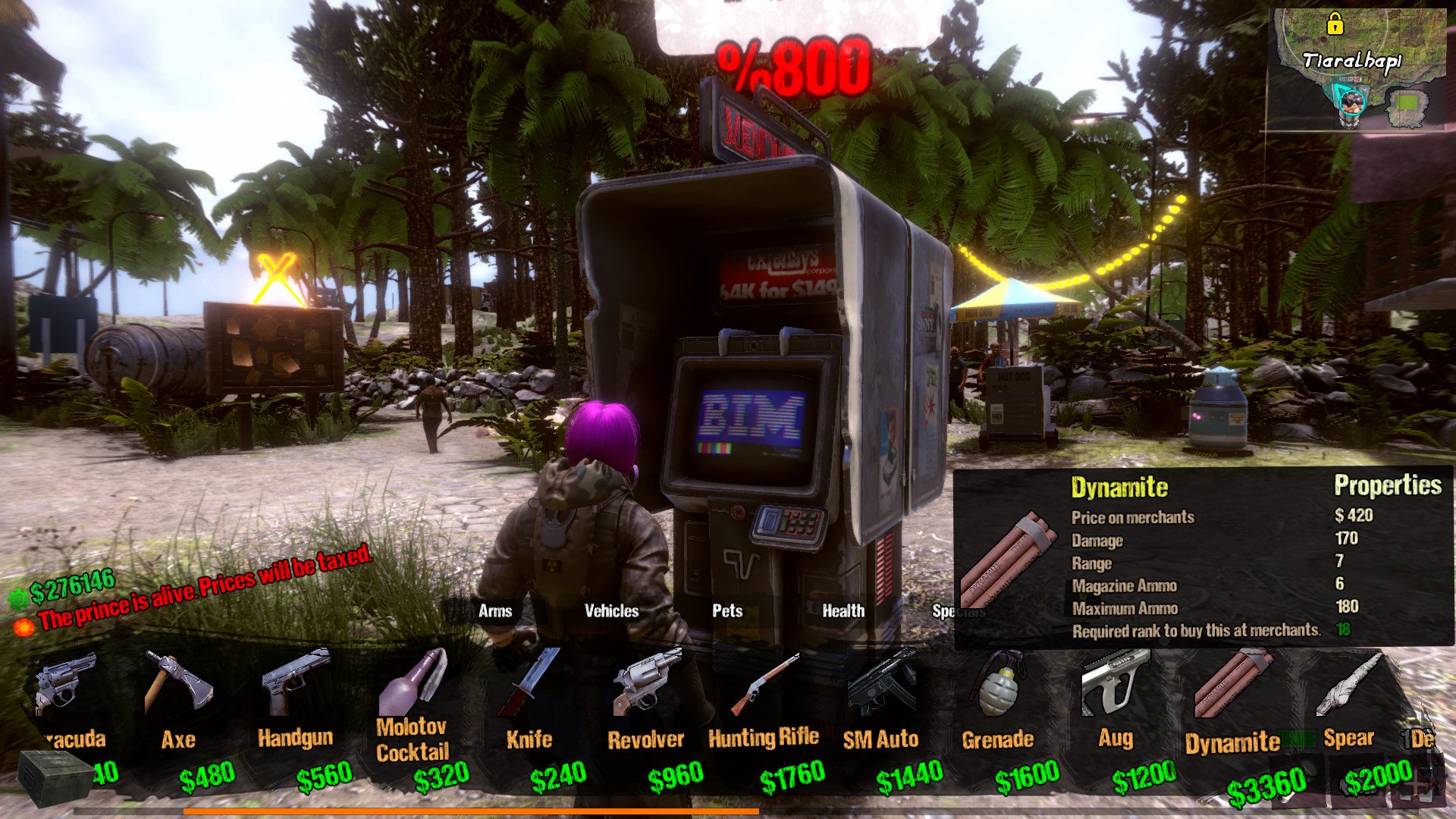Image resolution: width=1456 pixels, height=819 pixels.
Task: Toggle the minimap lock icon
Action: point(1335,25)
